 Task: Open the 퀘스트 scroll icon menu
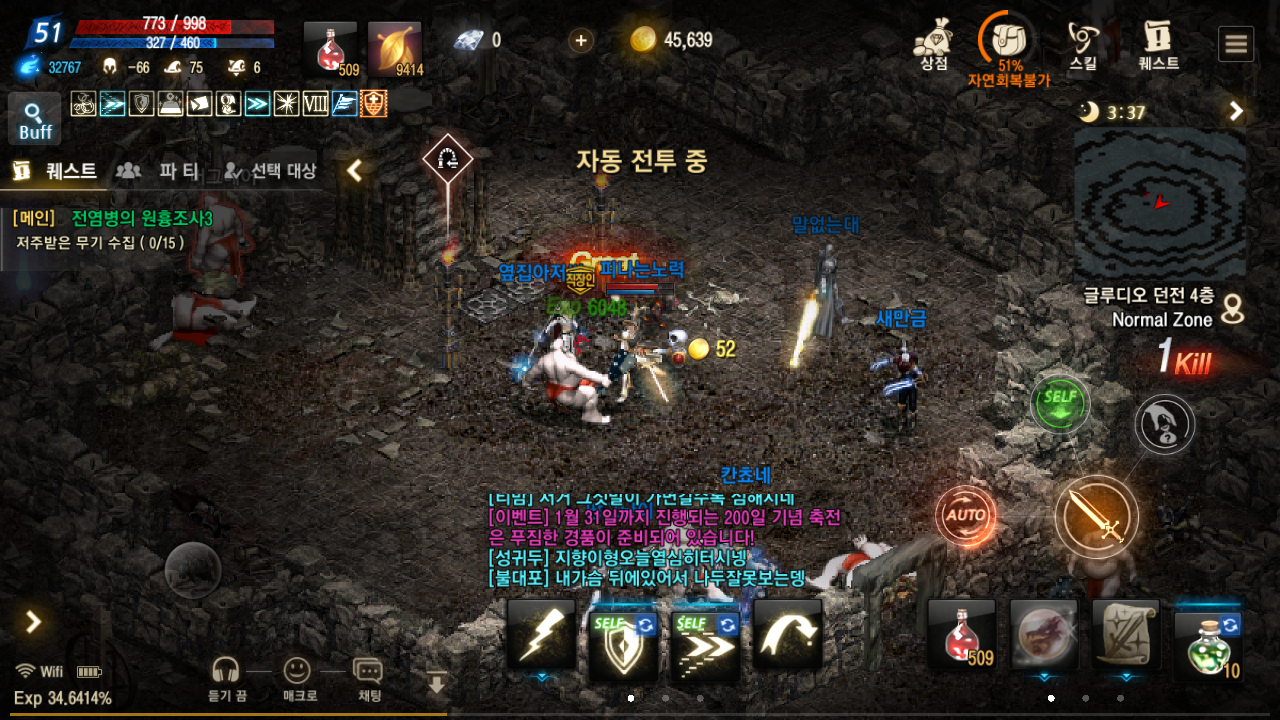[1158, 43]
